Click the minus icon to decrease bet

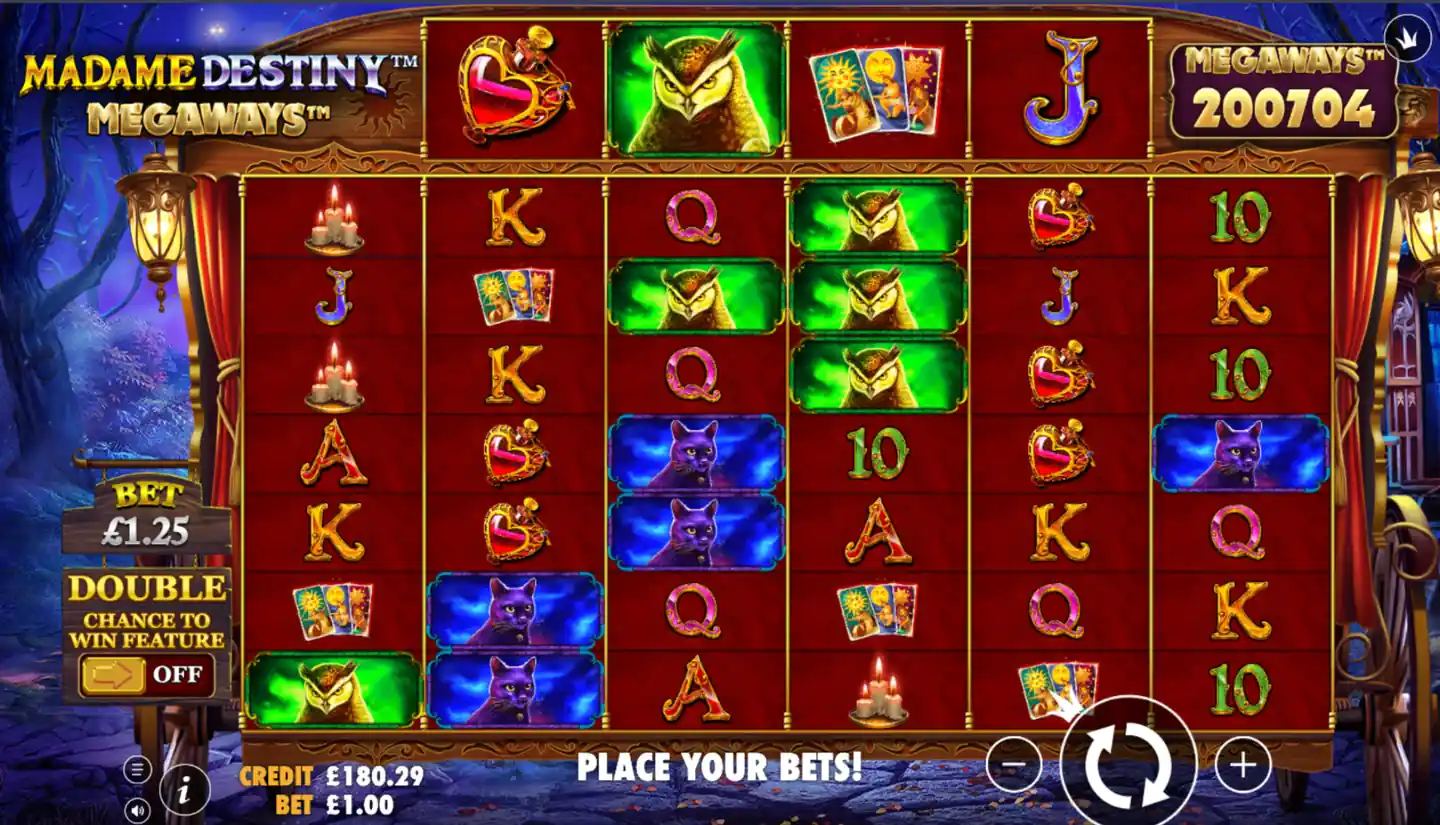1013,764
